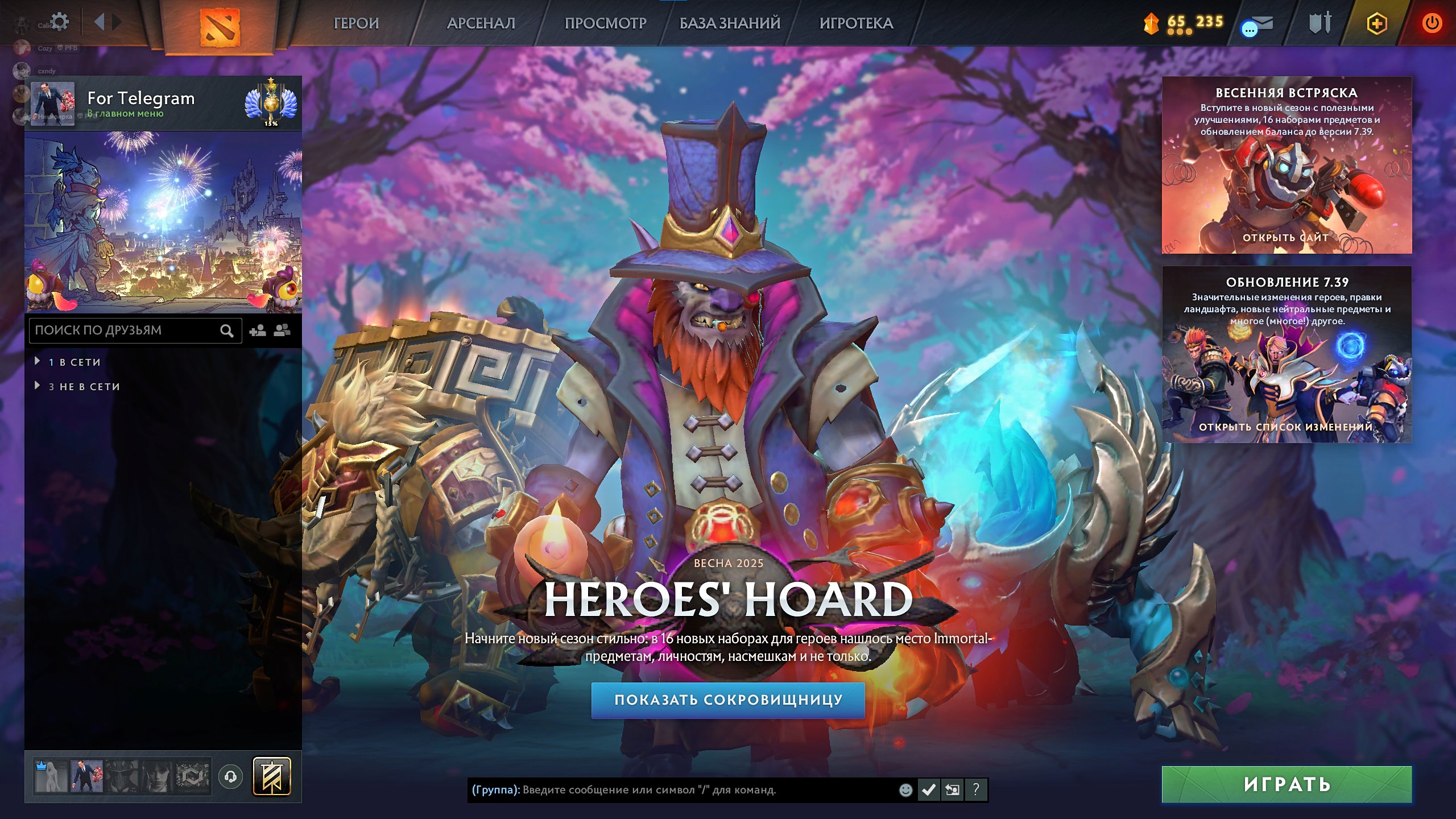Toggle favorite crown on the first avatar thumbnail
Screen dimensions: 1456x819
[x=42, y=767]
